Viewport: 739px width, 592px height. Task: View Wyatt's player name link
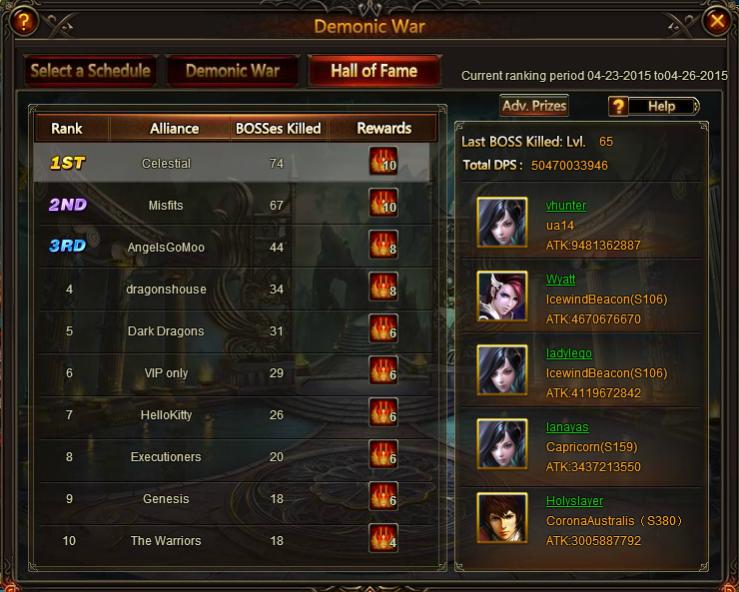pos(560,279)
